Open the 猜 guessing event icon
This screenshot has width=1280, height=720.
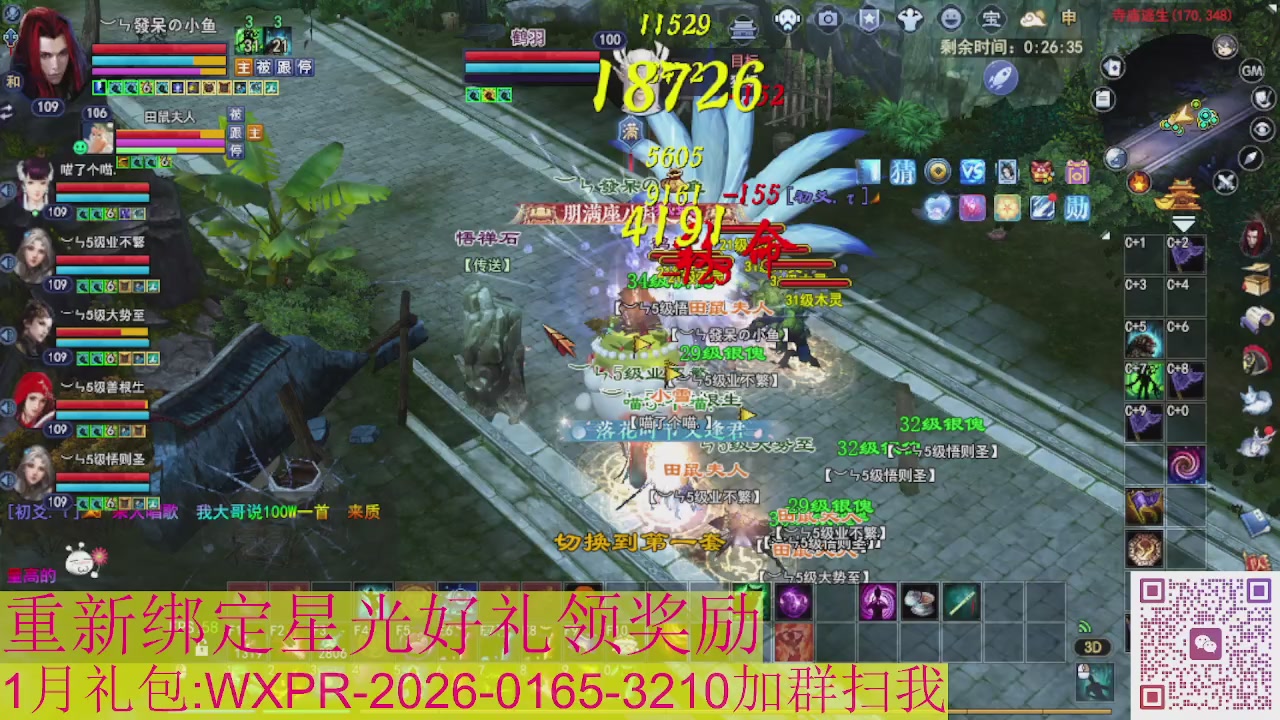point(903,172)
